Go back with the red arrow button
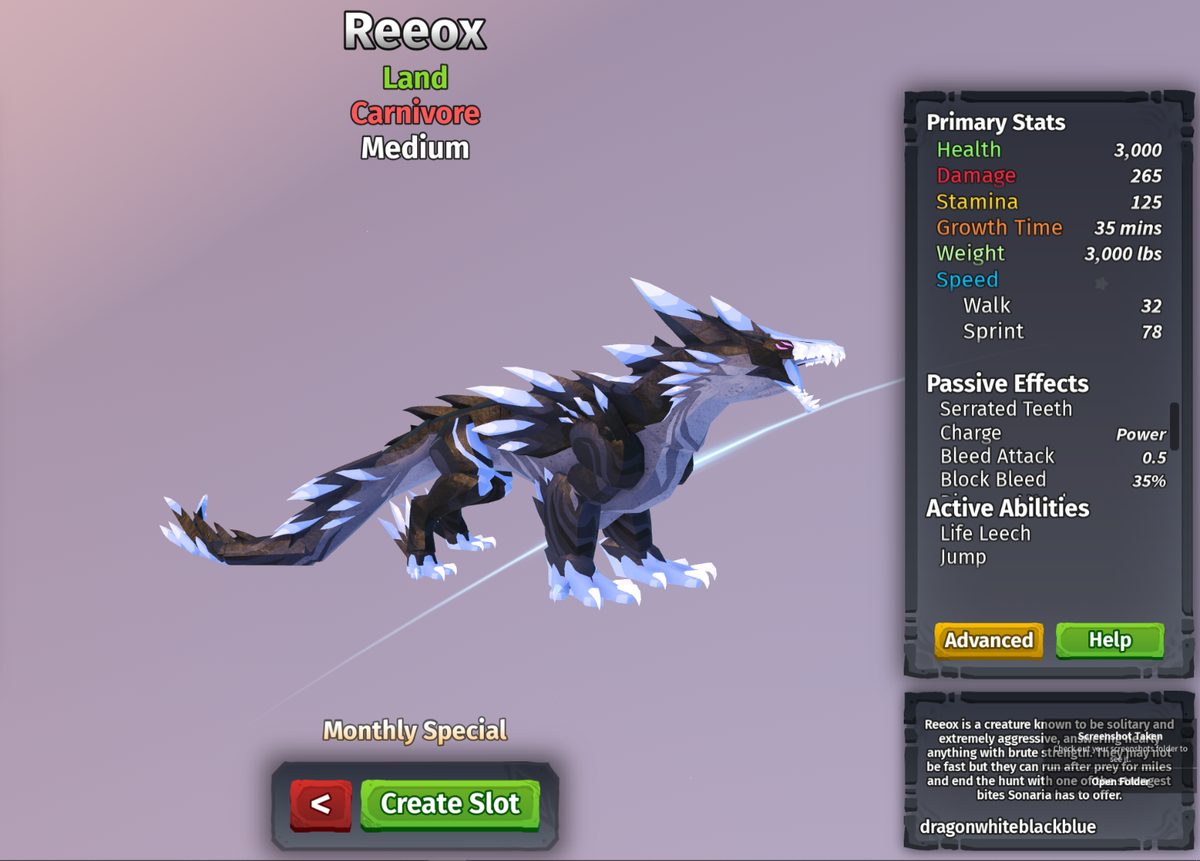 pyautogui.click(x=321, y=804)
